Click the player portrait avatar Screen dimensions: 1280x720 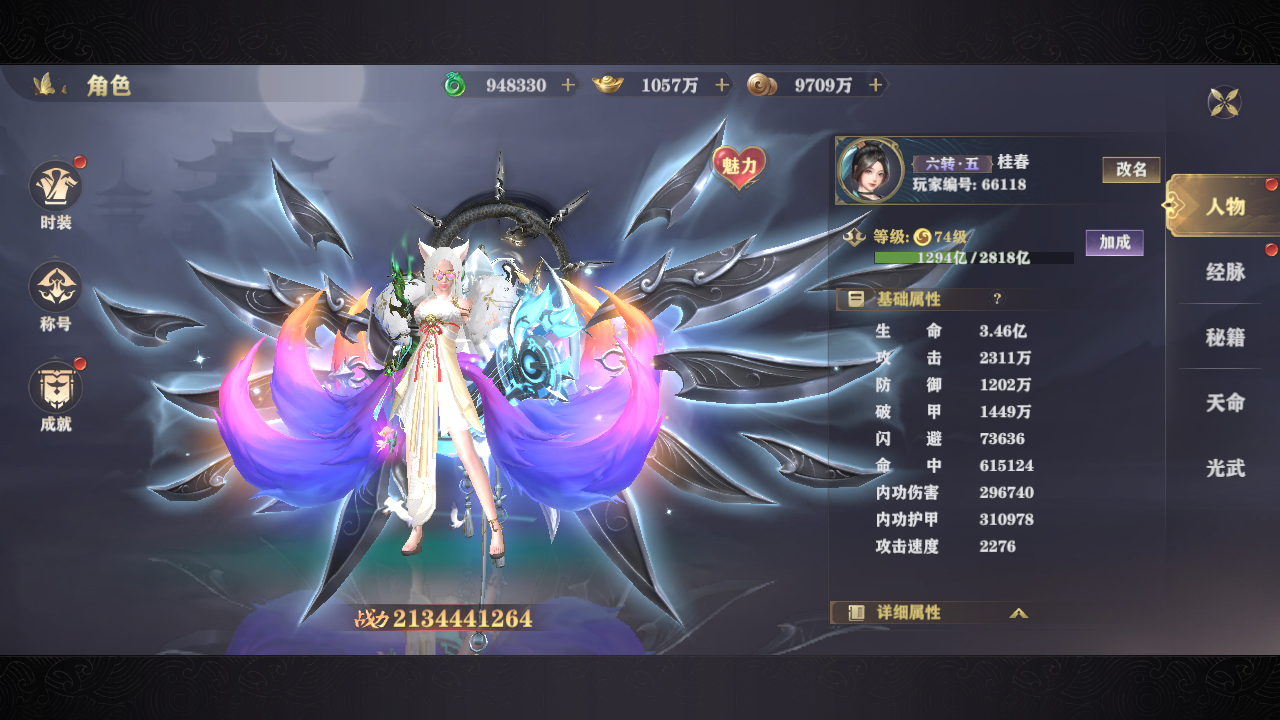pyautogui.click(x=864, y=170)
